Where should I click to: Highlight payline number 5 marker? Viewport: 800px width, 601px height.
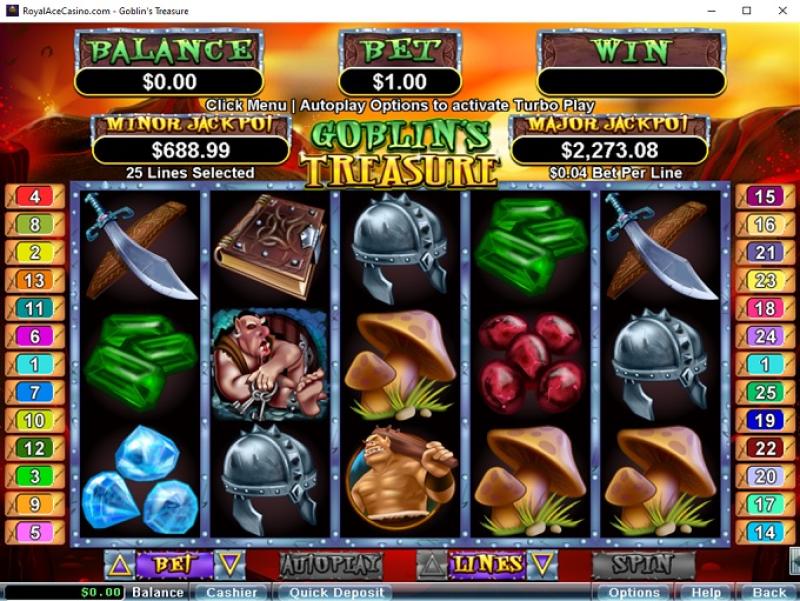tap(35, 532)
